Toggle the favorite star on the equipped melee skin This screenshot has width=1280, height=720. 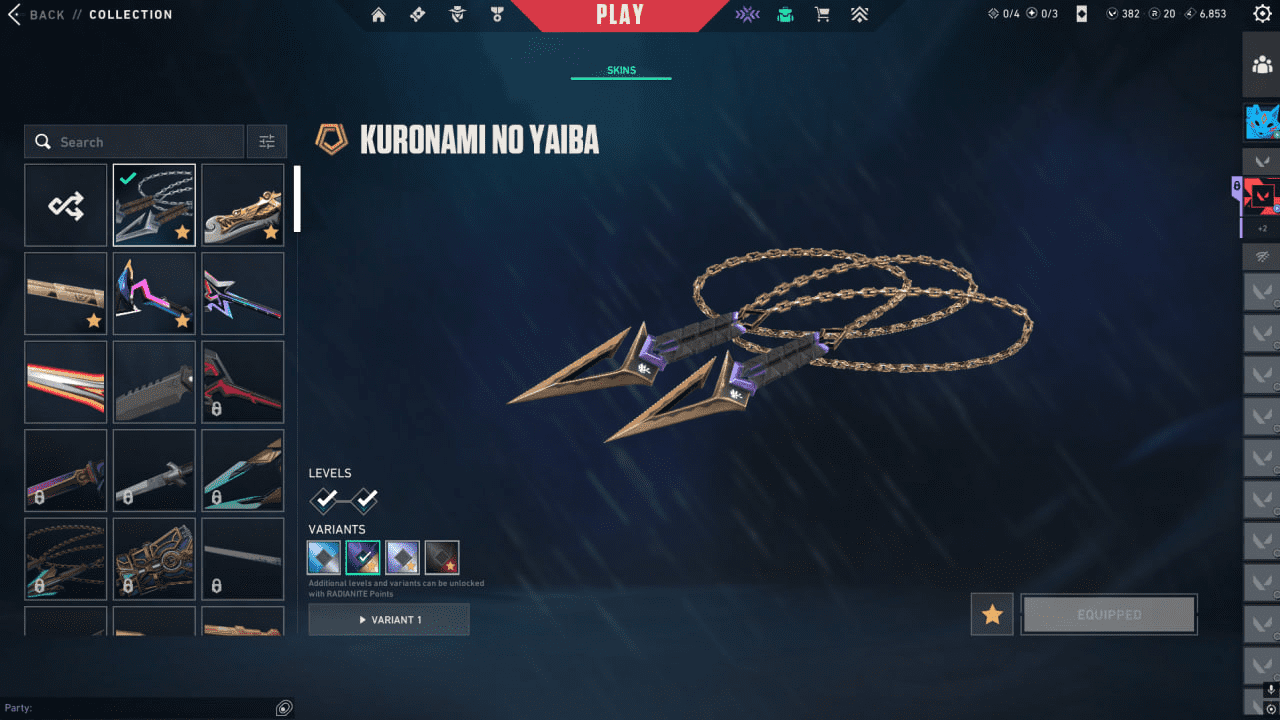pyautogui.click(x=183, y=233)
